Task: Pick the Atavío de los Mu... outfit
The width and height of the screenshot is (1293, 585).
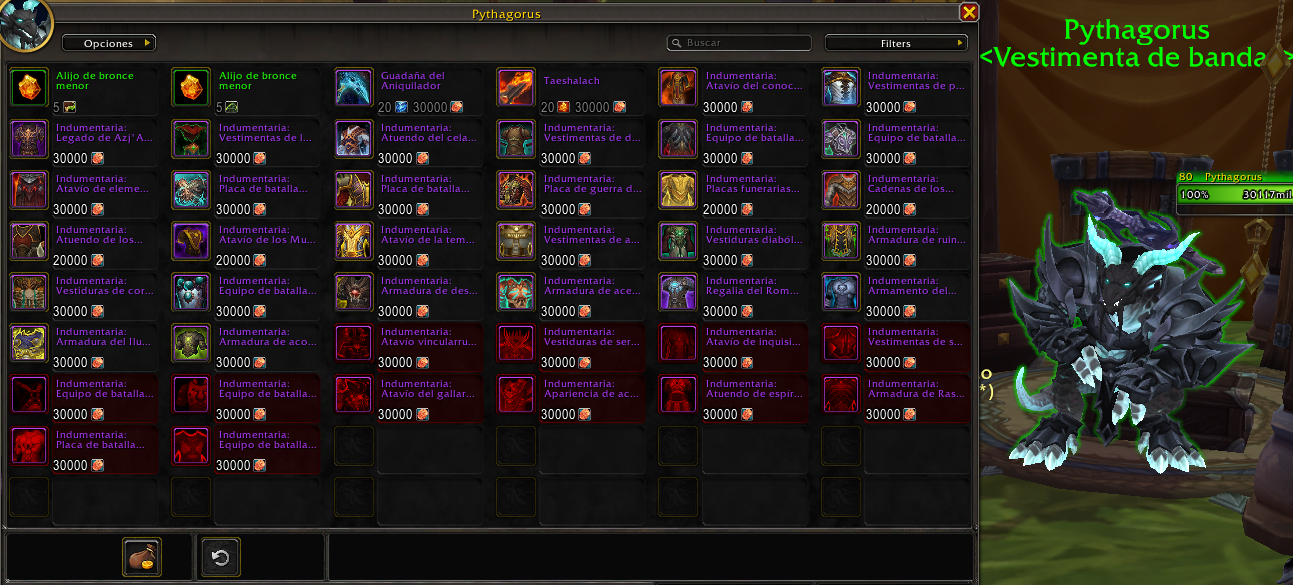Action: [x=191, y=242]
